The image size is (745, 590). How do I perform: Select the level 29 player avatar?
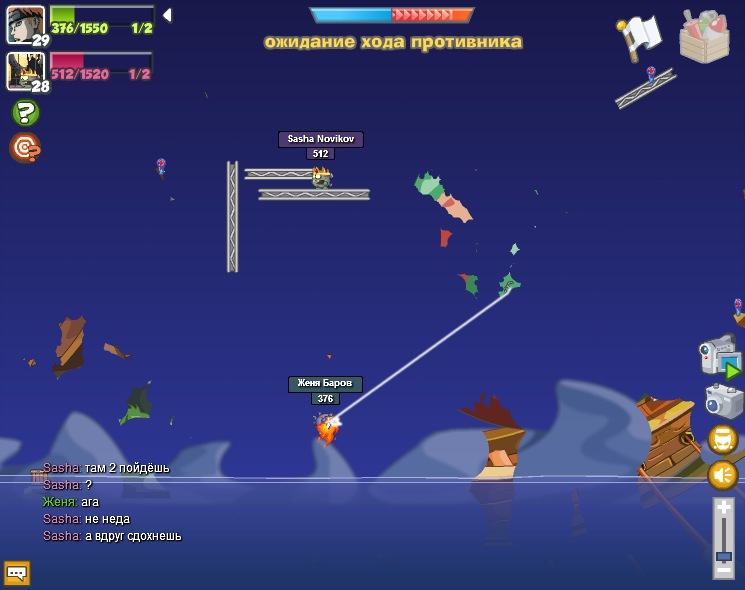(x=24, y=25)
